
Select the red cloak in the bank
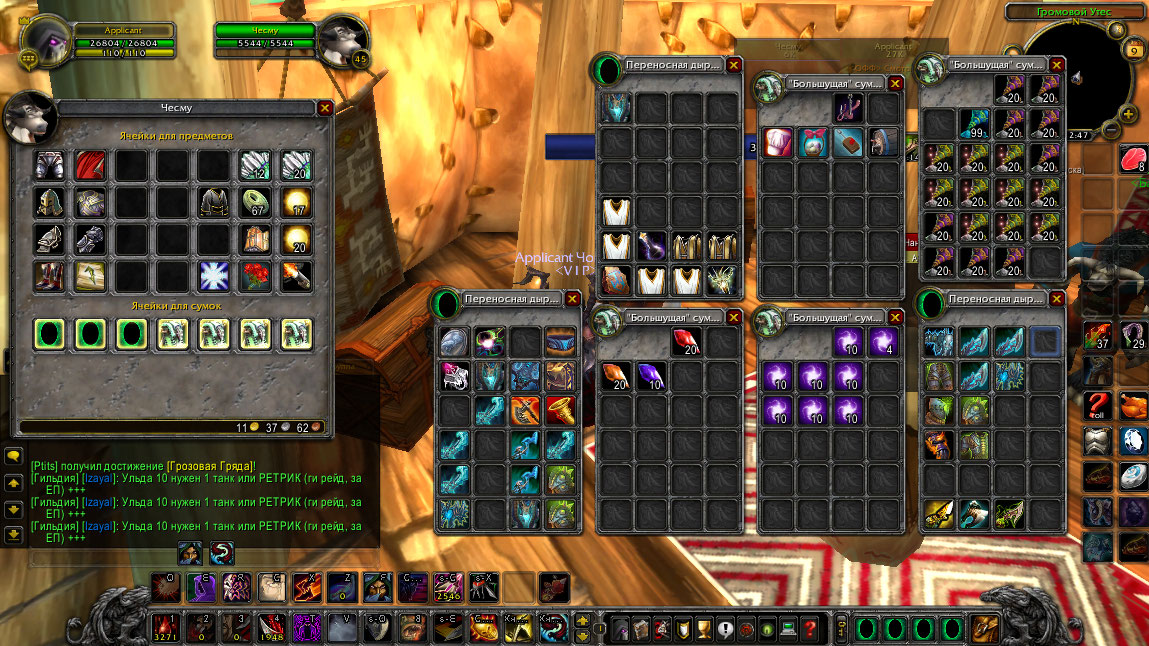click(91, 164)
